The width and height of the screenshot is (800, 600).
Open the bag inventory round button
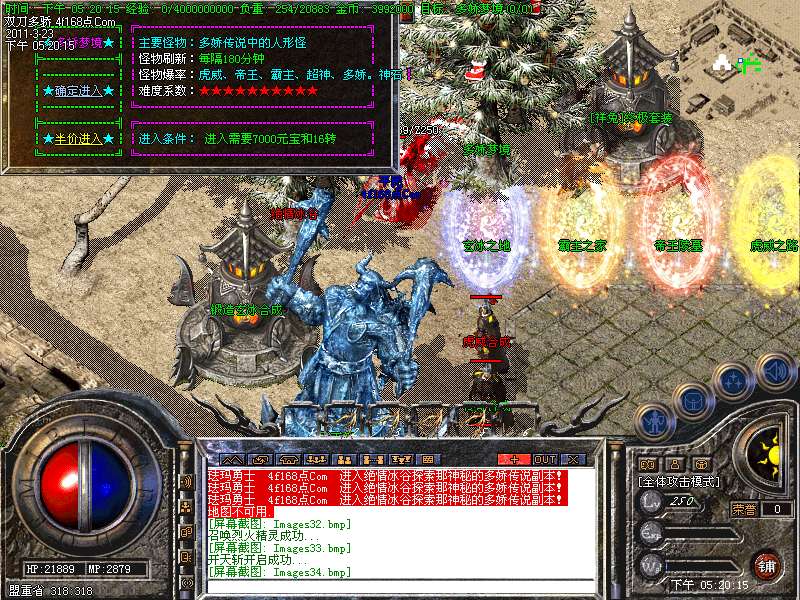pos(692,401)
